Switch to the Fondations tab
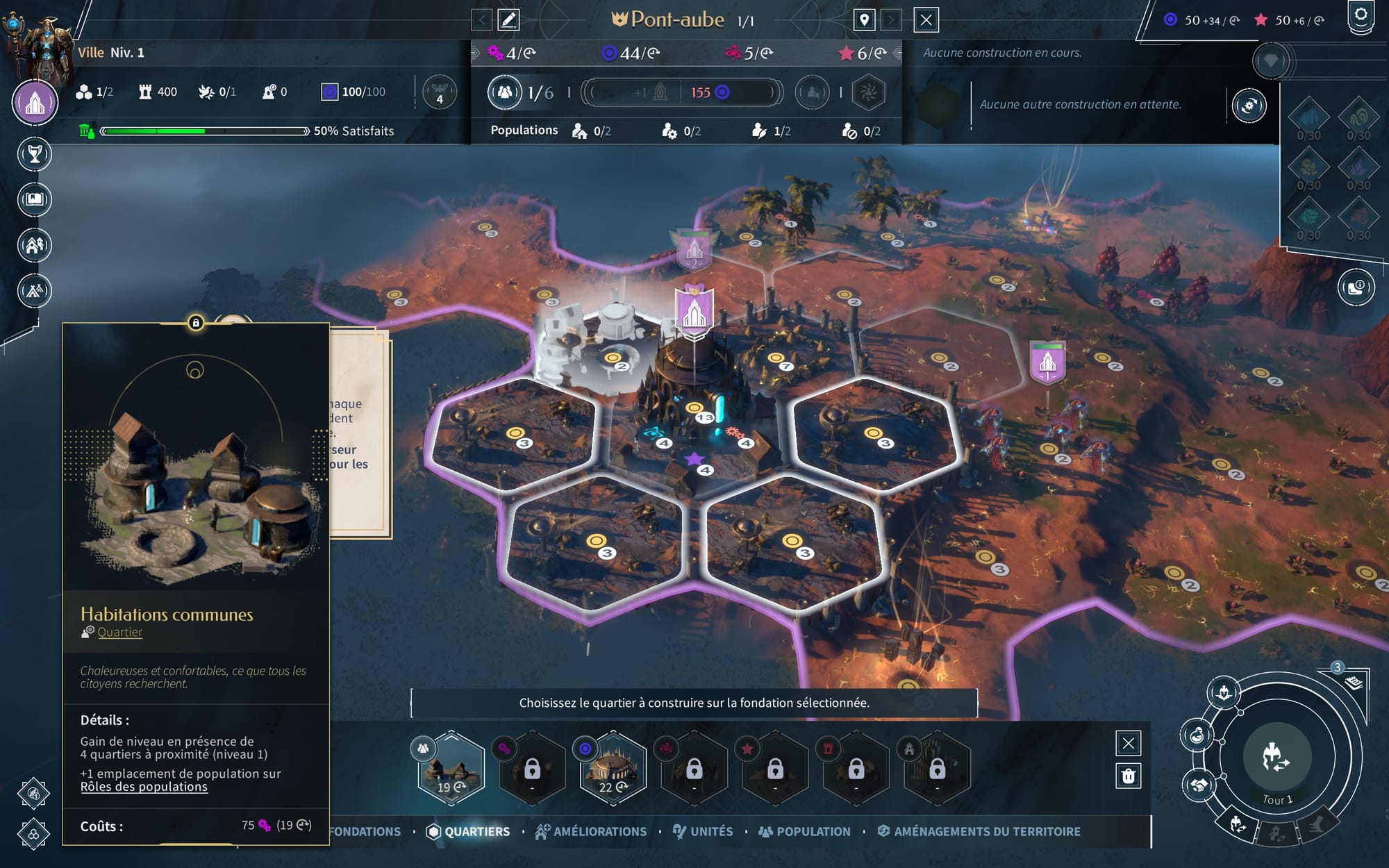Image resolution: width=1389 pixels, height=868 pixels. pyautogui.click(x=365, y=831)
